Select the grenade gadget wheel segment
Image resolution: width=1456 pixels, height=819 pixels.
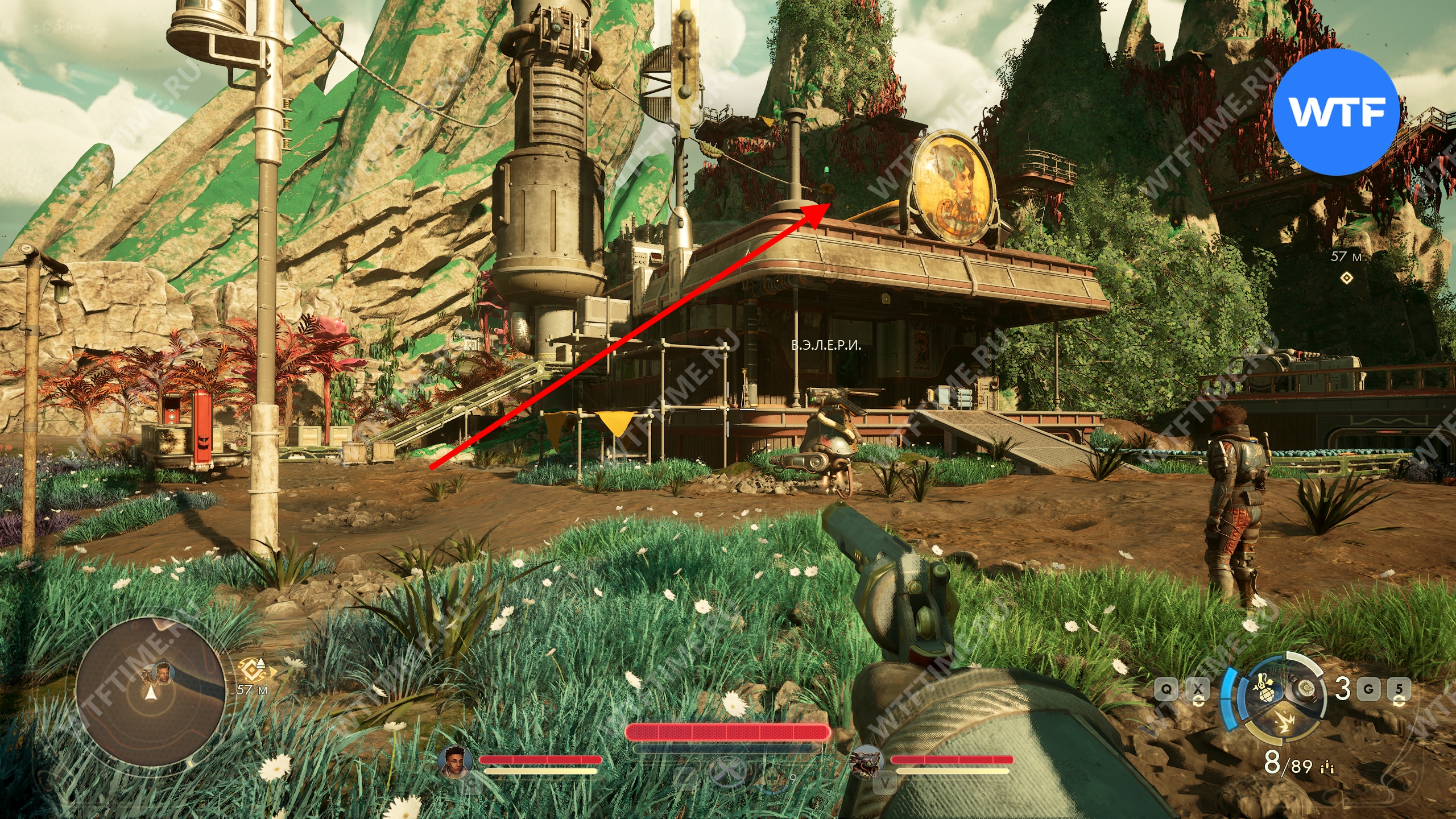coord(1267,690)
